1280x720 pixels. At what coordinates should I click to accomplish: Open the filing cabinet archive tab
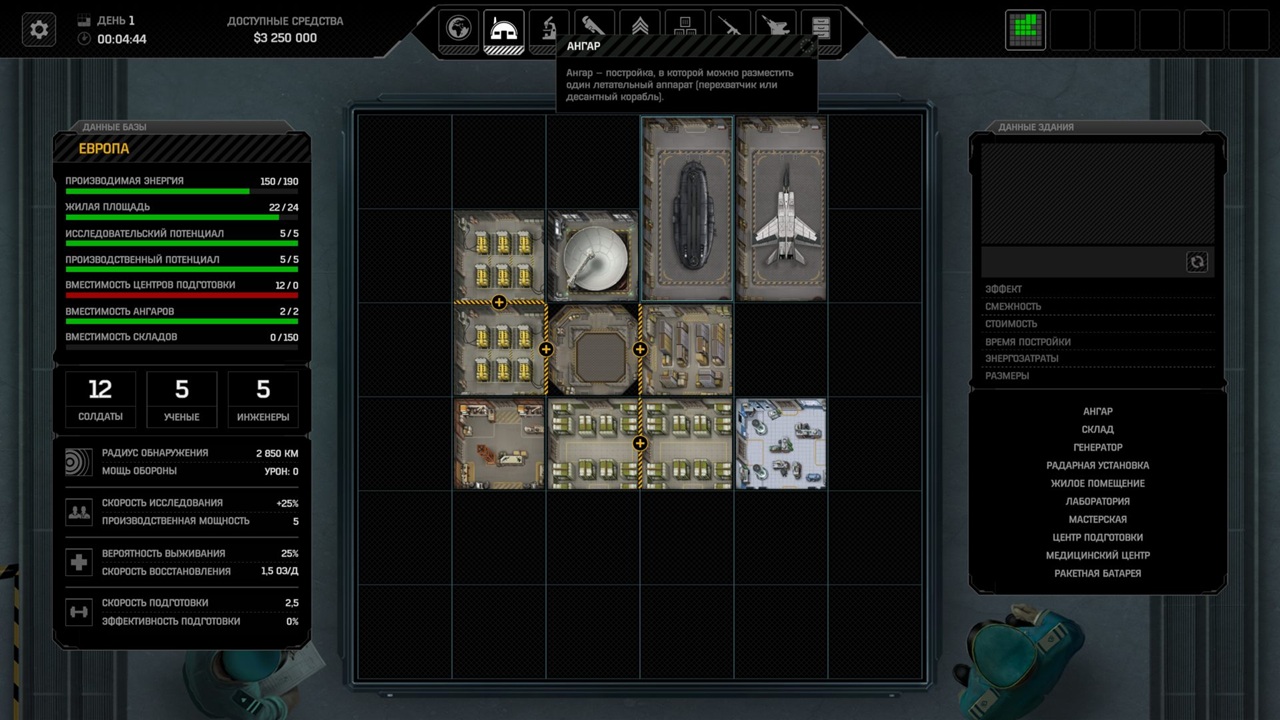820,29
